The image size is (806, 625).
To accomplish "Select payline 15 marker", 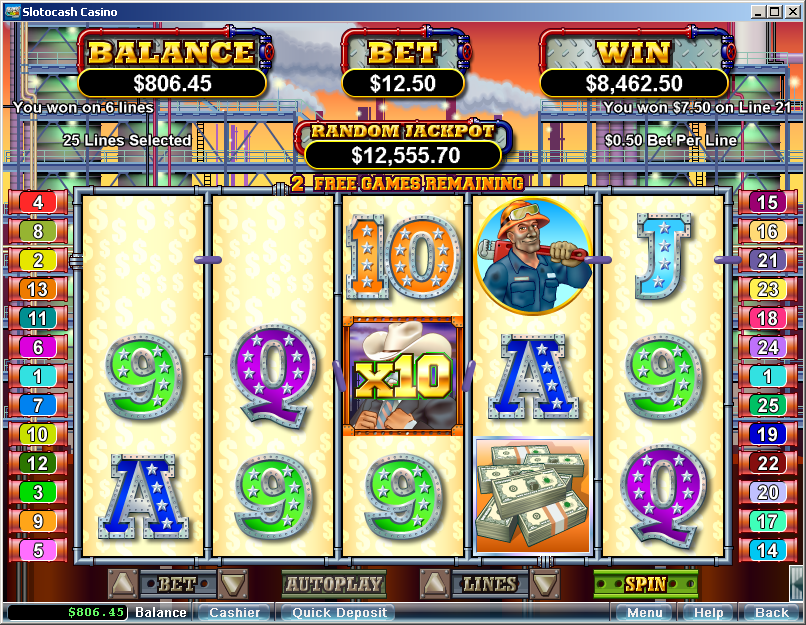I will click(x=767, y=202).
